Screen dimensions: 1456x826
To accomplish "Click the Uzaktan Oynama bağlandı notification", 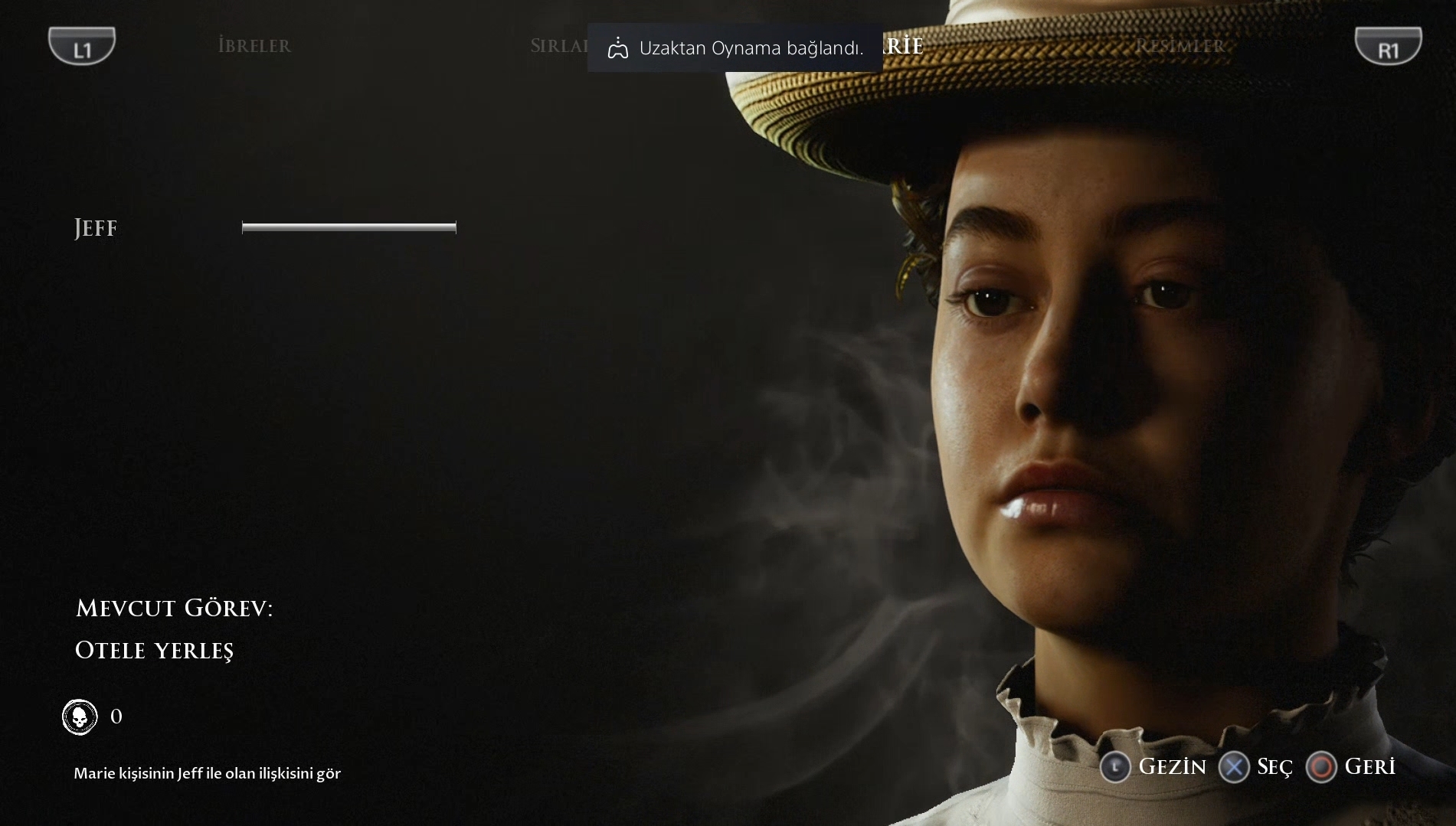I will (735, 48).
